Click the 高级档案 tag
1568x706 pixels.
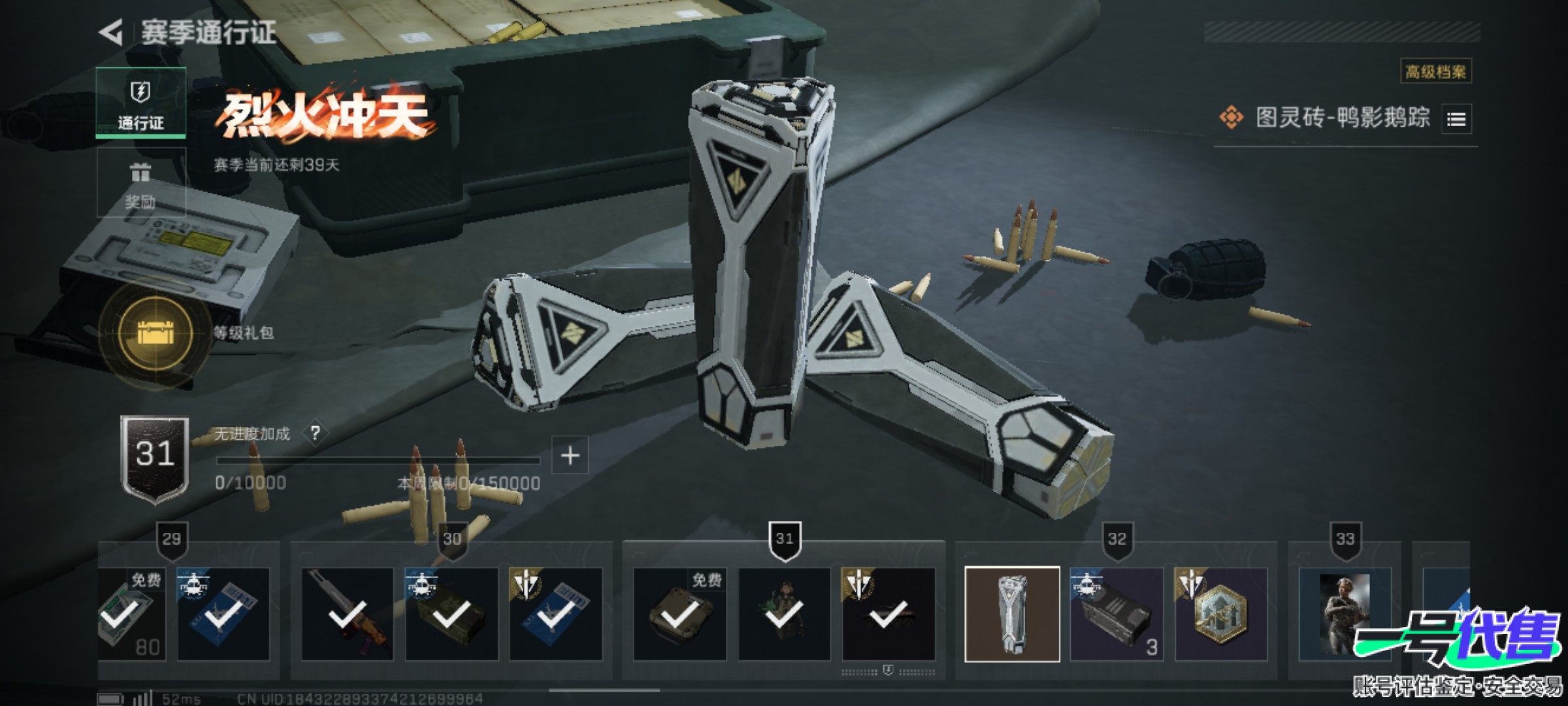coord(1435,71)
